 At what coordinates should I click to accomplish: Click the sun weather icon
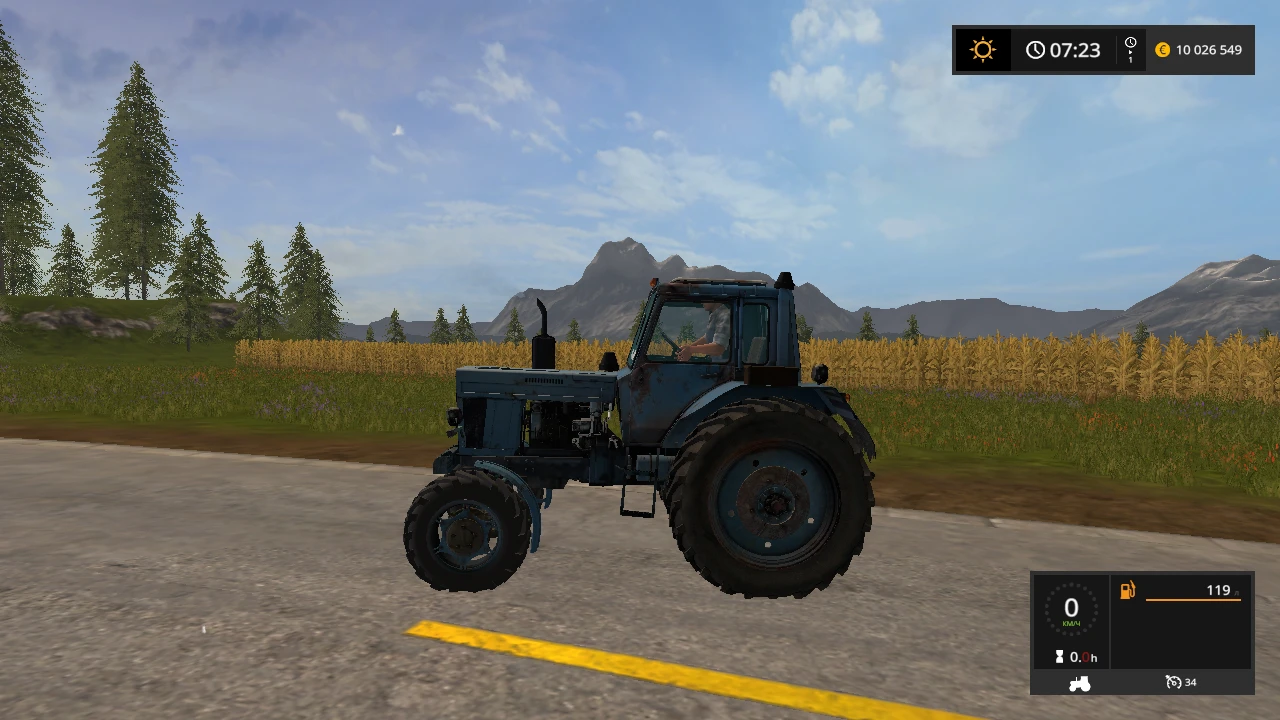(981, 49)
